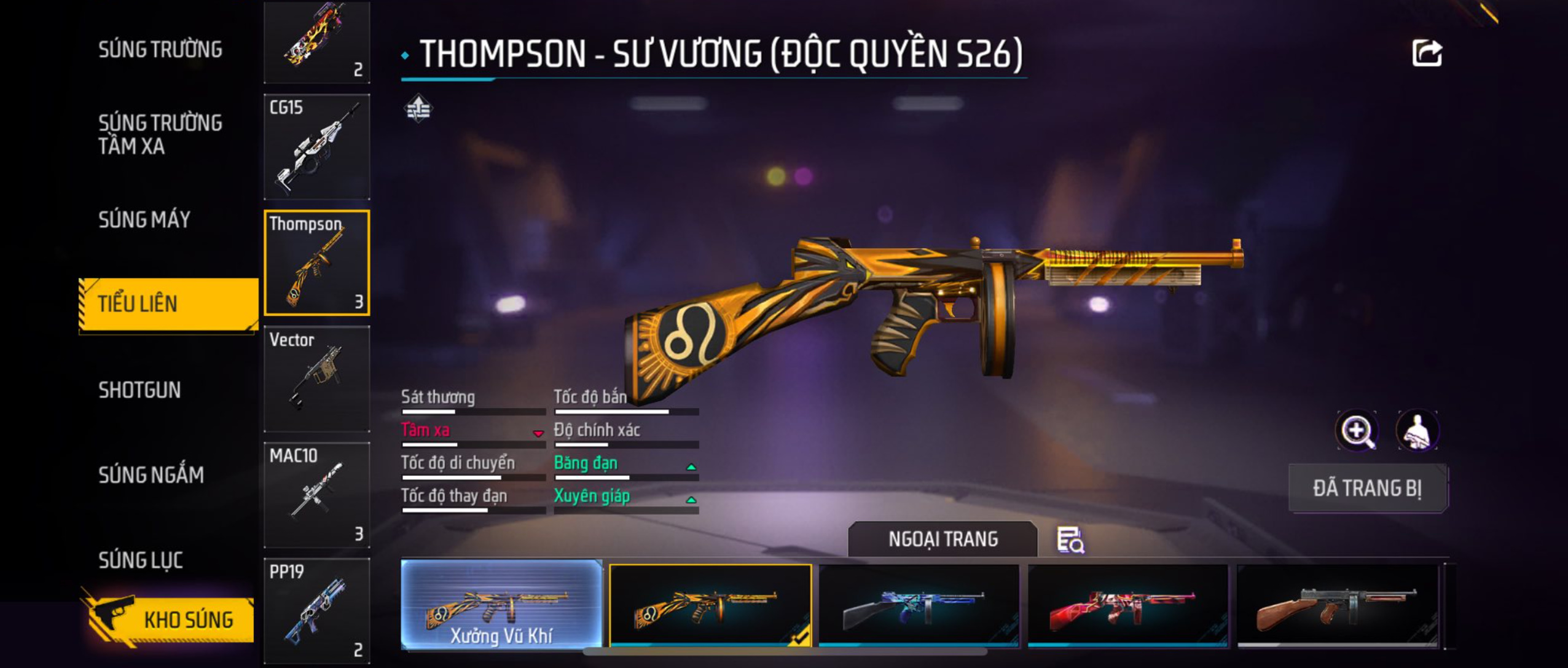Click the Đã Trang Bị button
This screenshot has width=1568, height=668.
[1367, 489]
